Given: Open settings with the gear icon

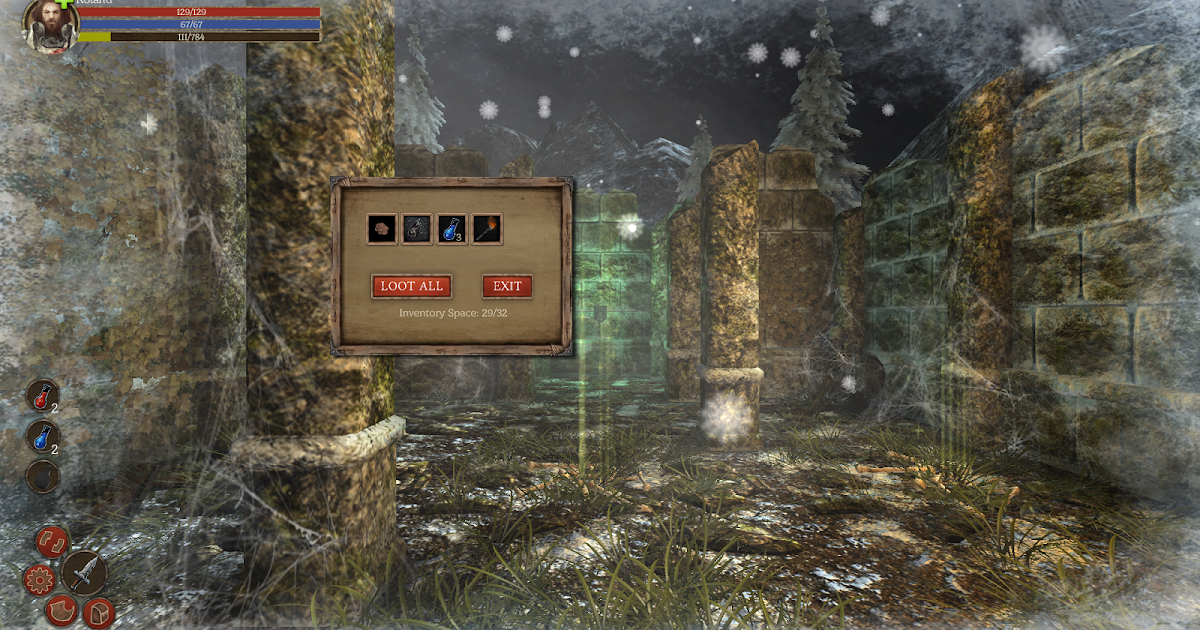Looking at the screenshot, I should 39,579.
